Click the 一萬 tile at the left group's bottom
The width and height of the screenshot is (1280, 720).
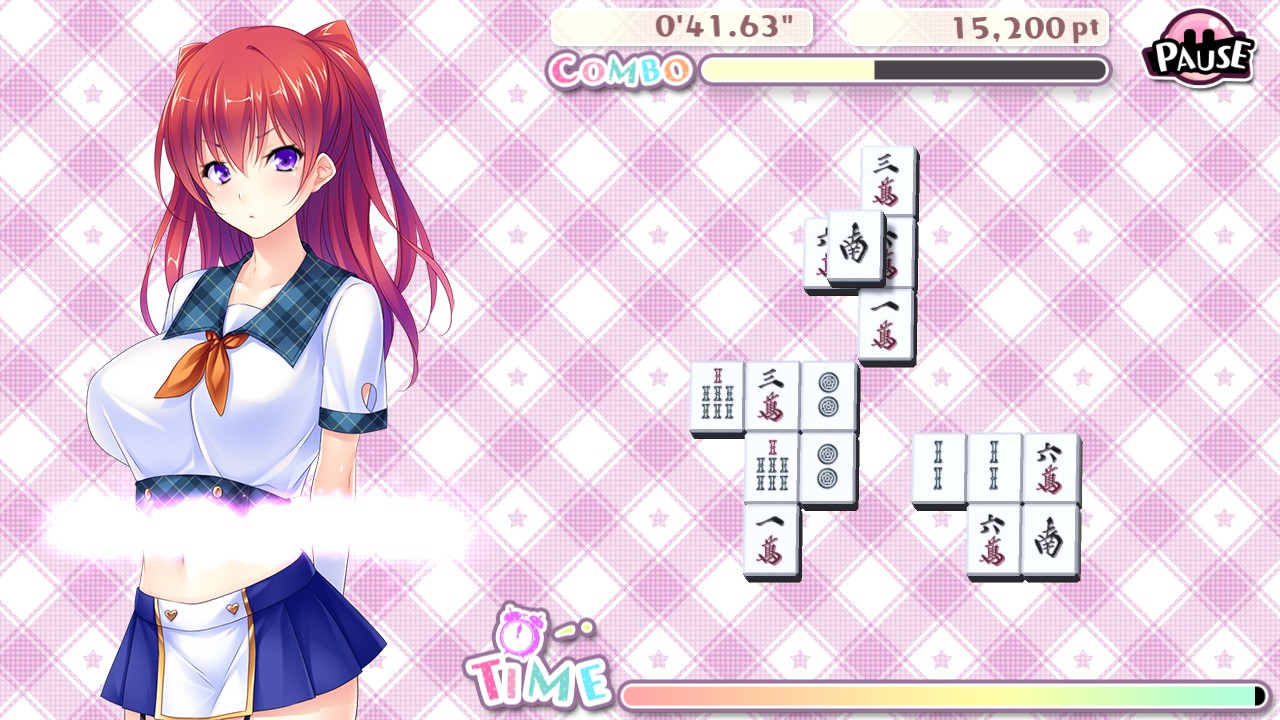tap(770, 540)
